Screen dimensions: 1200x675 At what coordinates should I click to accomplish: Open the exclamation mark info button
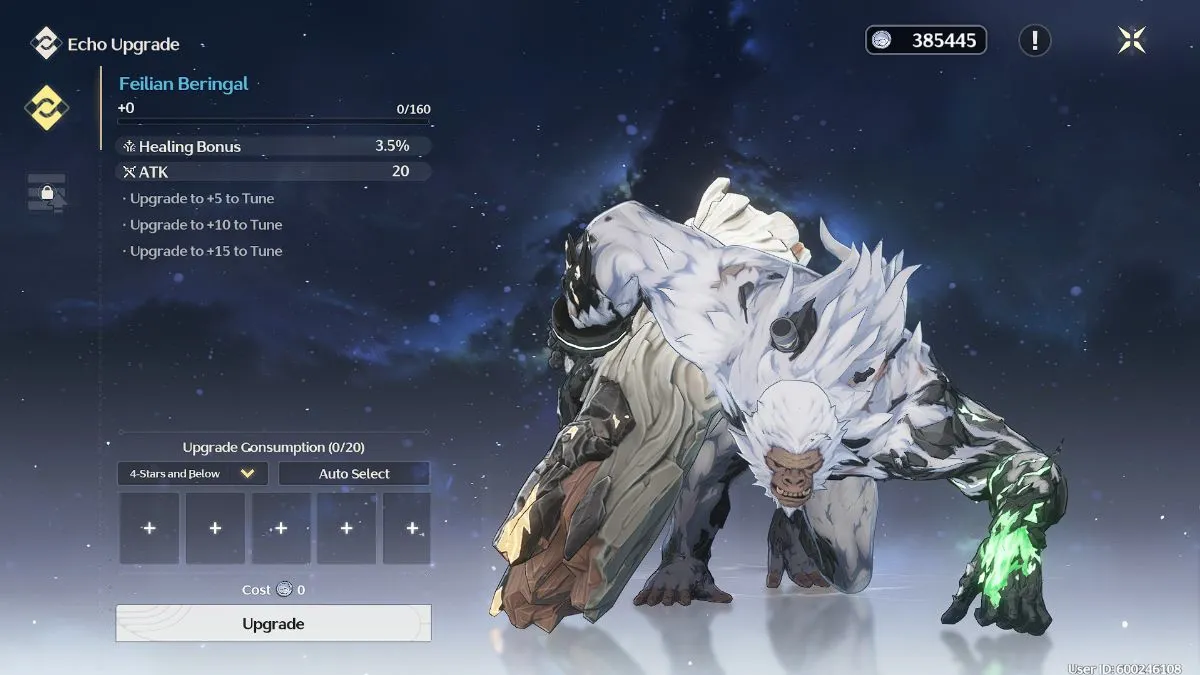pos(1034,40)
